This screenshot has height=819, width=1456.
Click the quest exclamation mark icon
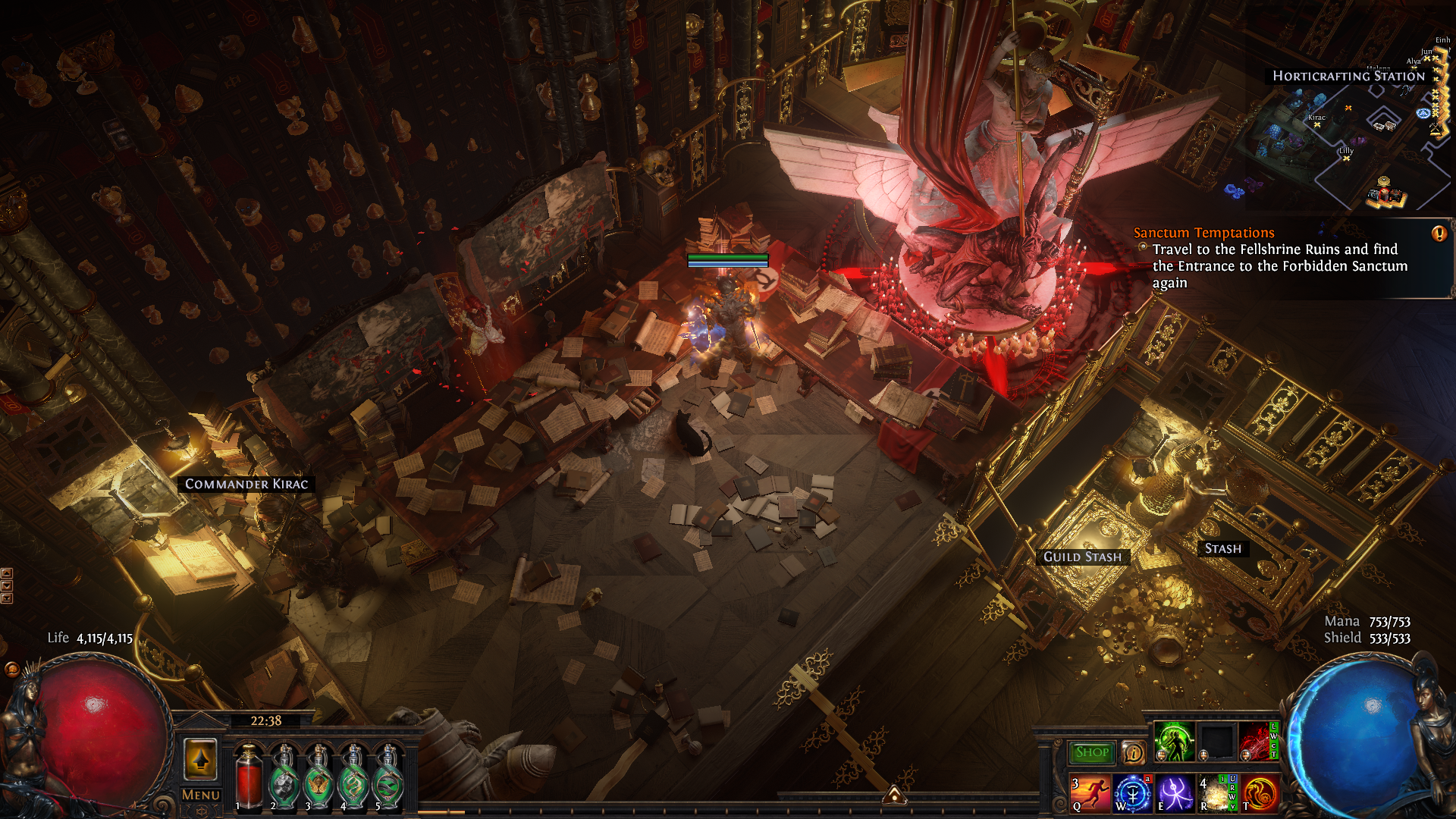coord(1439,234)
